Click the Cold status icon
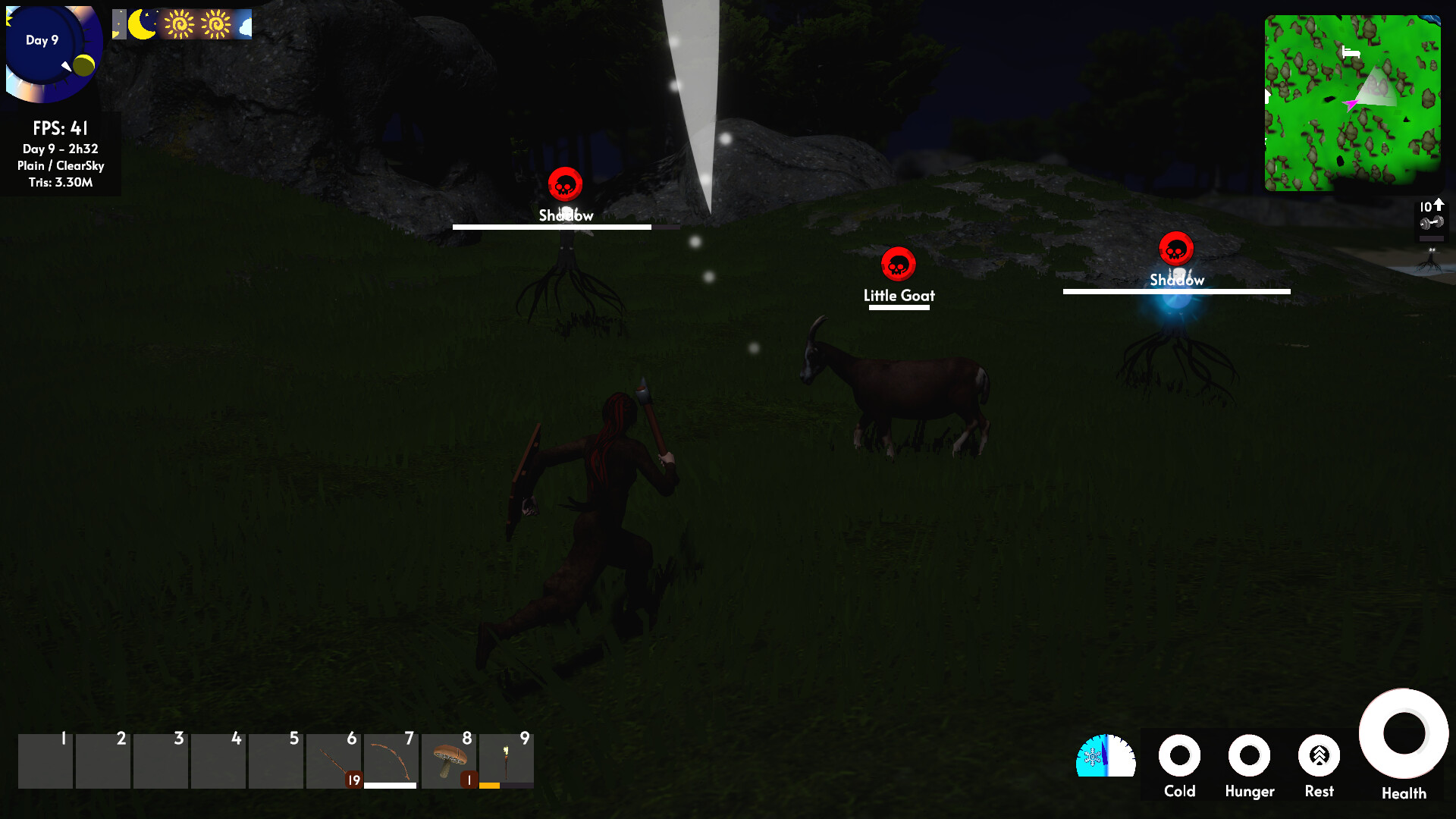Viewport: 1456px width, 819px height. (x=1181, y=756)
